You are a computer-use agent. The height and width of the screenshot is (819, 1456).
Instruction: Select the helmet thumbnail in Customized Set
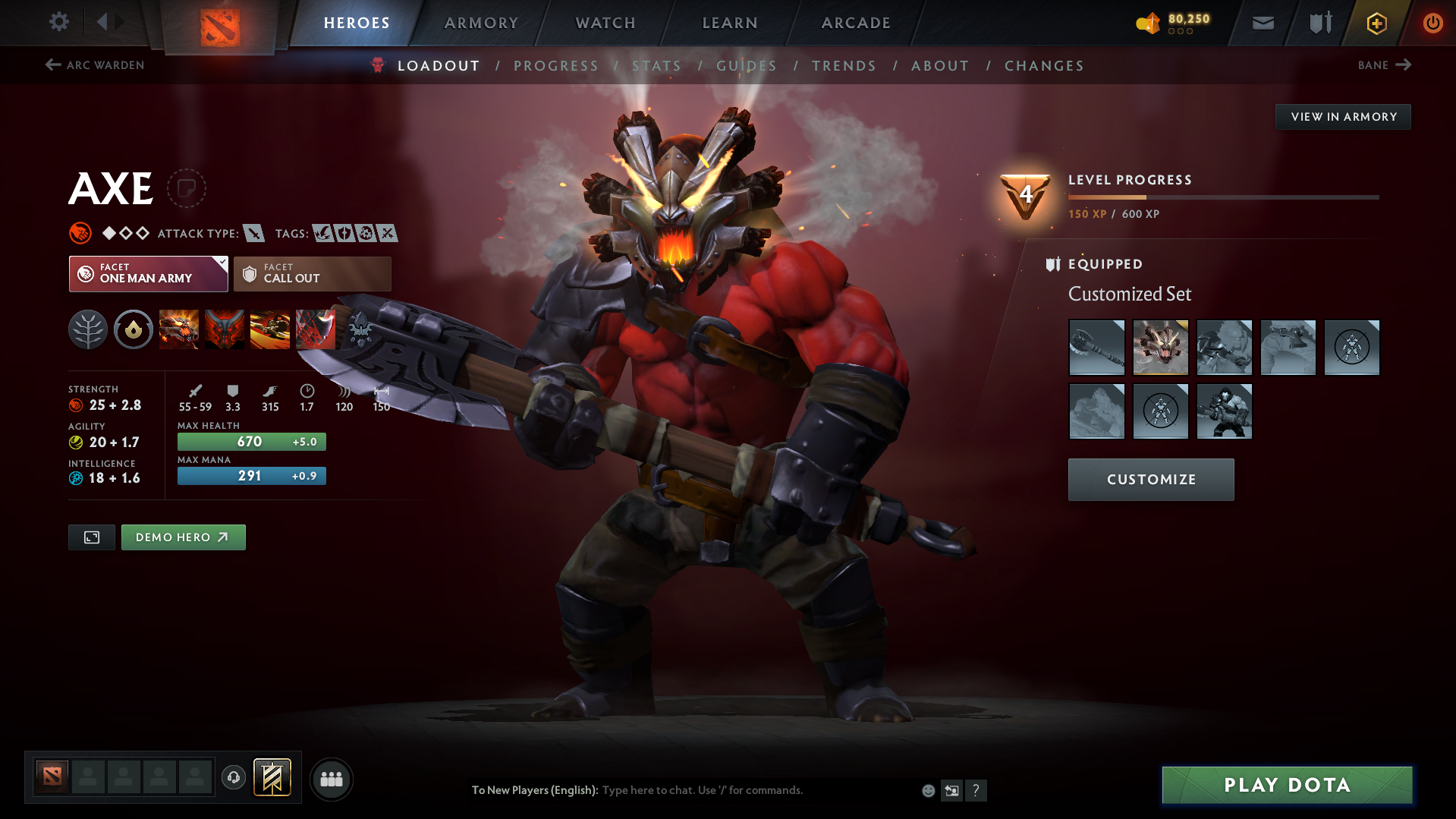pos(1161,347)
